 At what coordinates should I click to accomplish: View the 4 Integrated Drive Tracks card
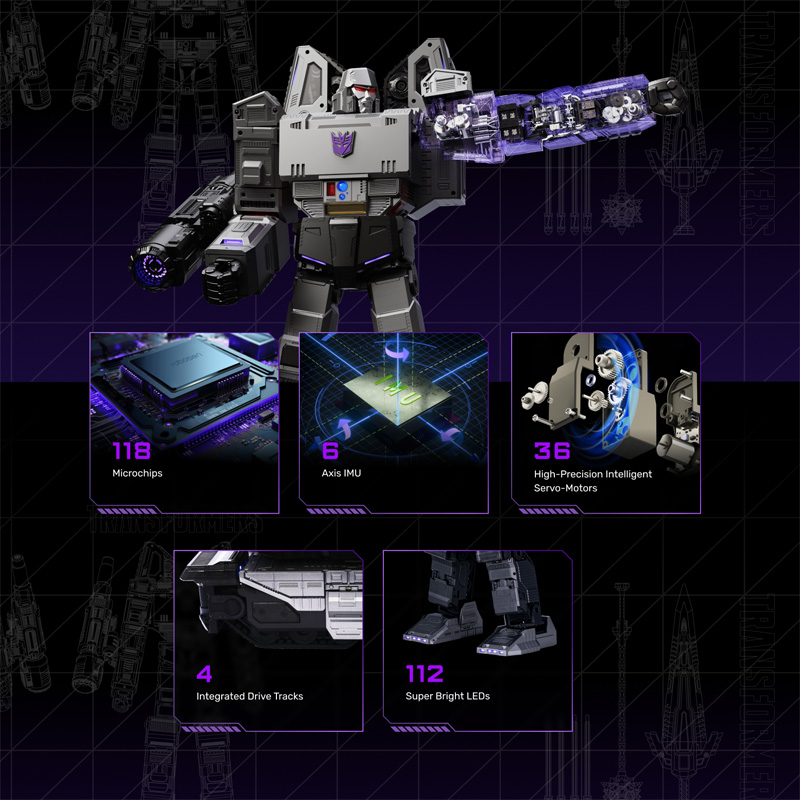(x=268, y=635)
